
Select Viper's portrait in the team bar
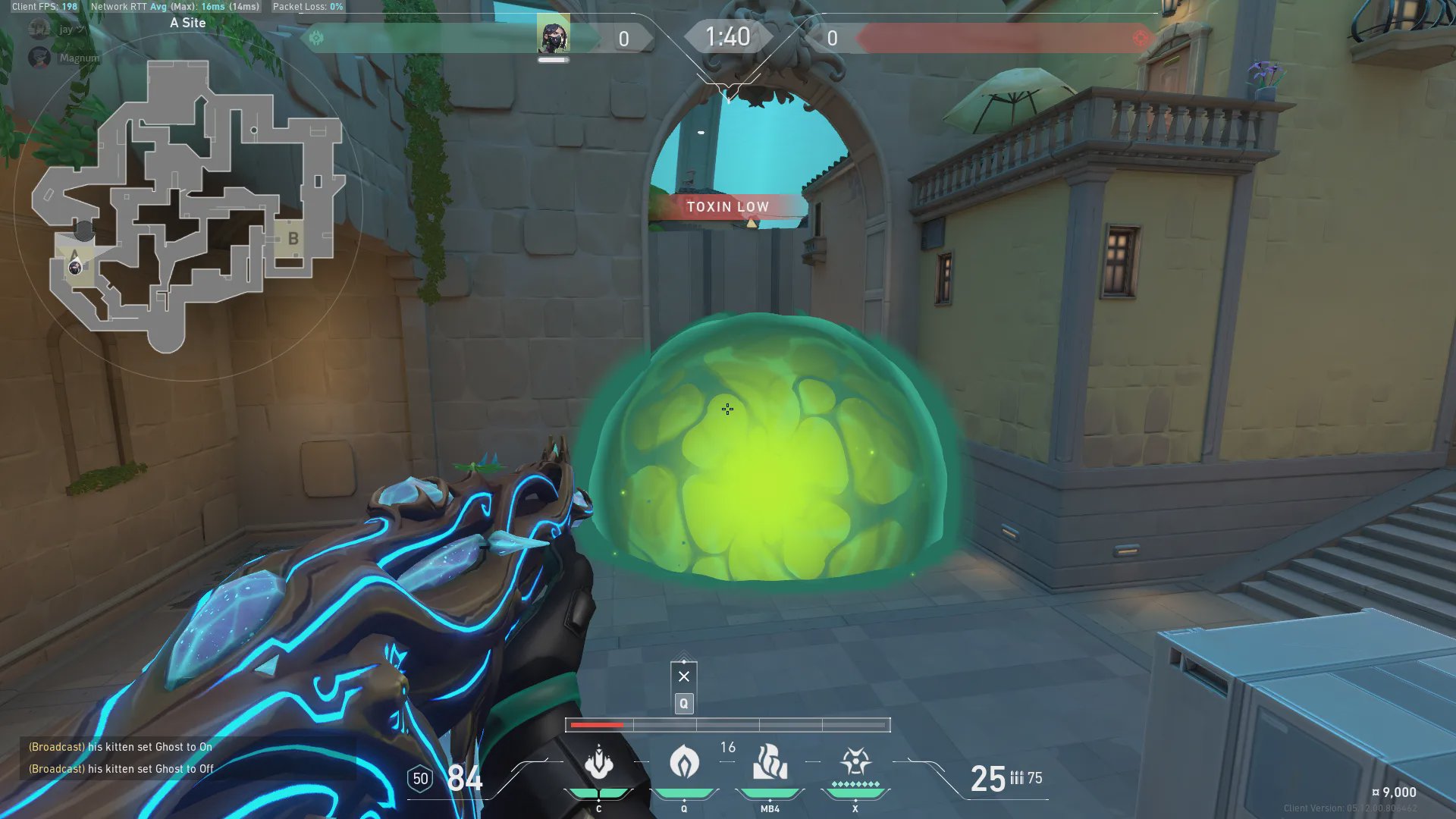point(554,34)
